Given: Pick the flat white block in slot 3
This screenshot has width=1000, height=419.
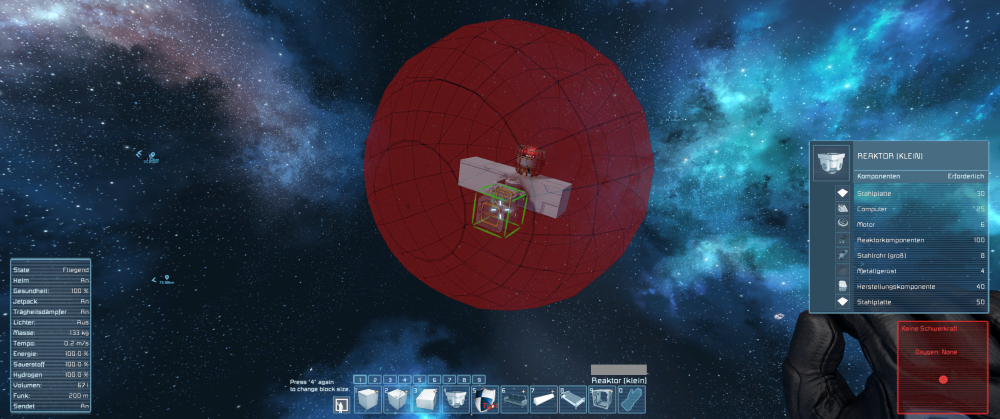Looking at the screenshot, I should [x=427, y=401].
